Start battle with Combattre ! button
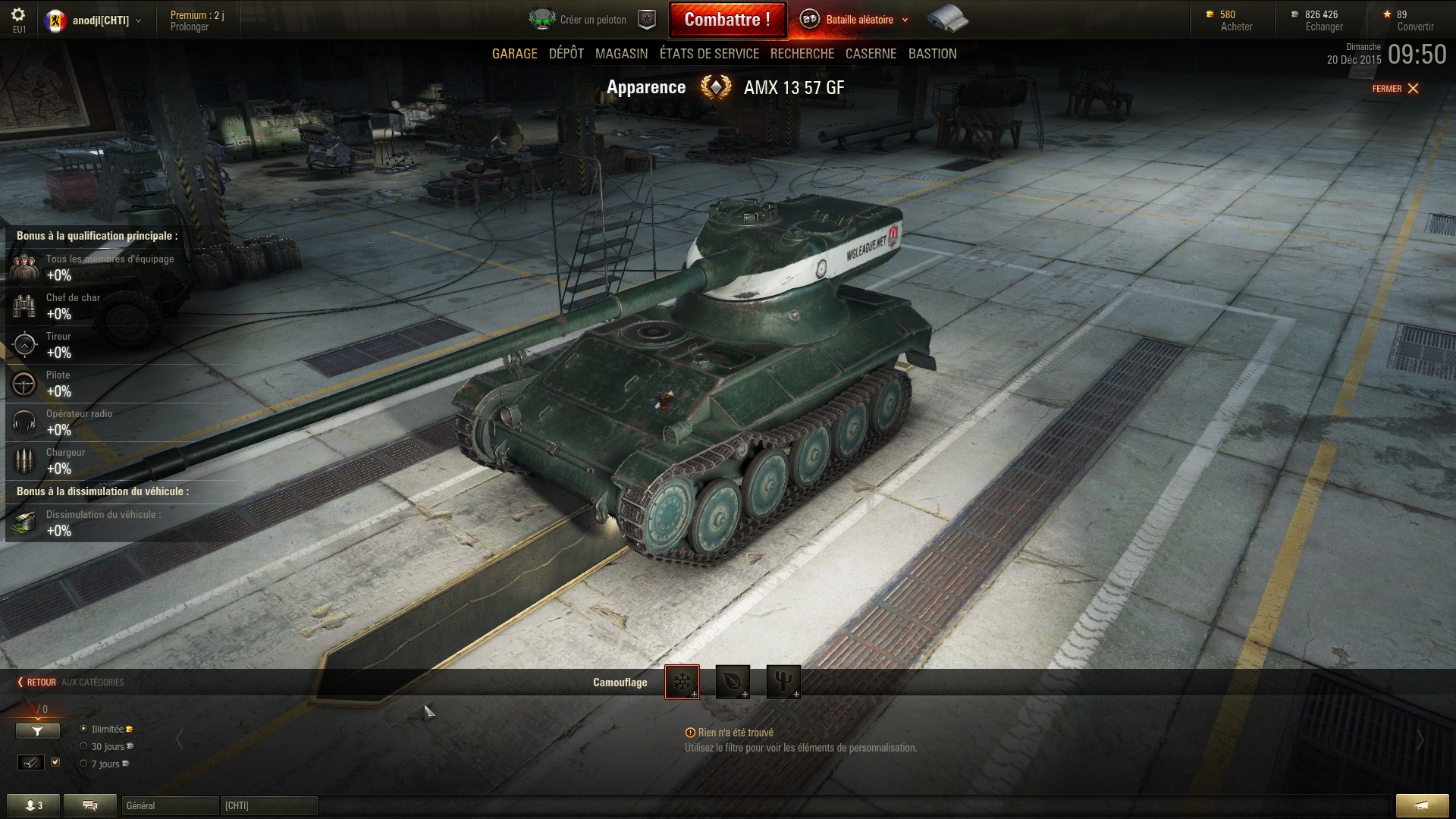This screenshot has height=819, width=1456. pos(726,20)
